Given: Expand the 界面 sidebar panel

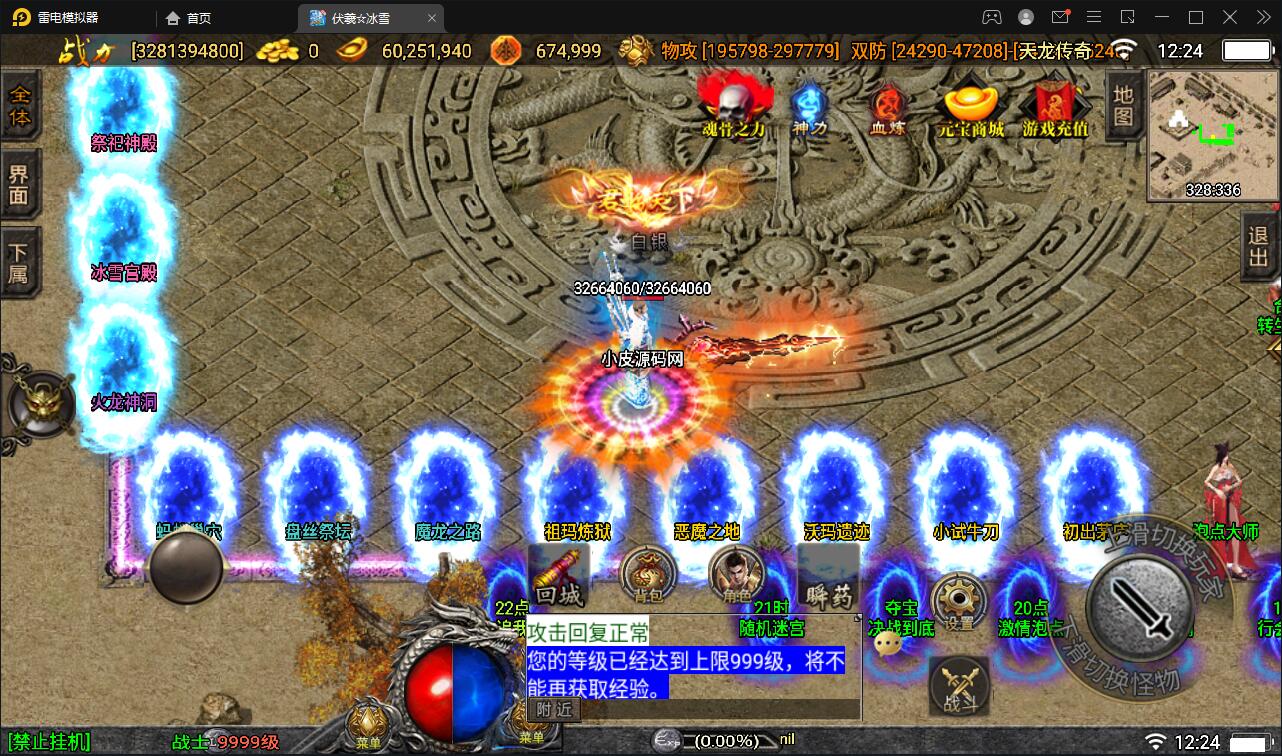Looking at the screenshot, I should (x=22, y=184).
